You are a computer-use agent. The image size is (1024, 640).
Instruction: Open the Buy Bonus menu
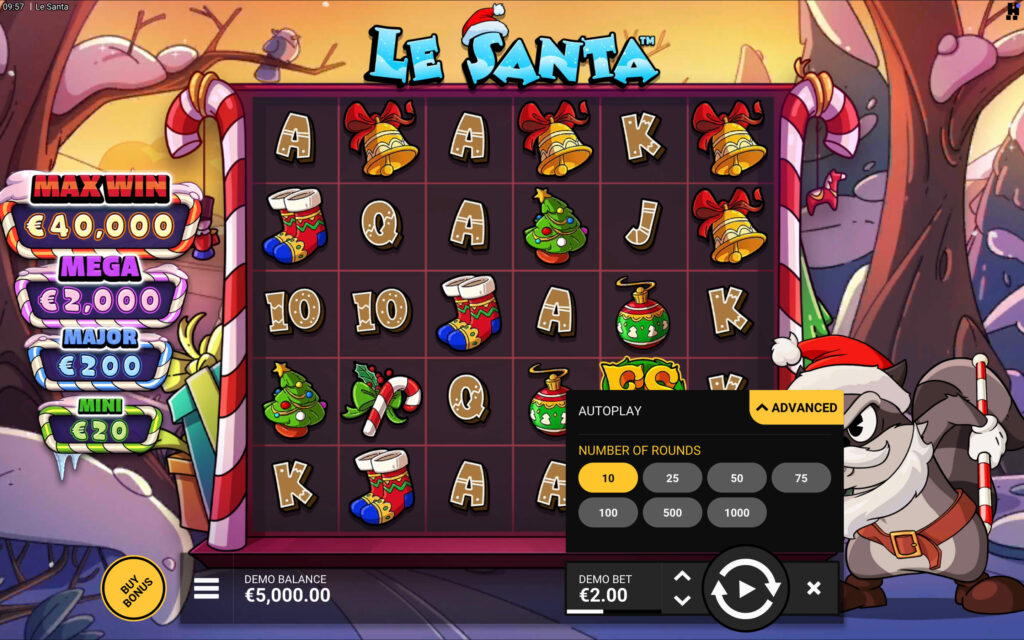click(x=133, y=589)
